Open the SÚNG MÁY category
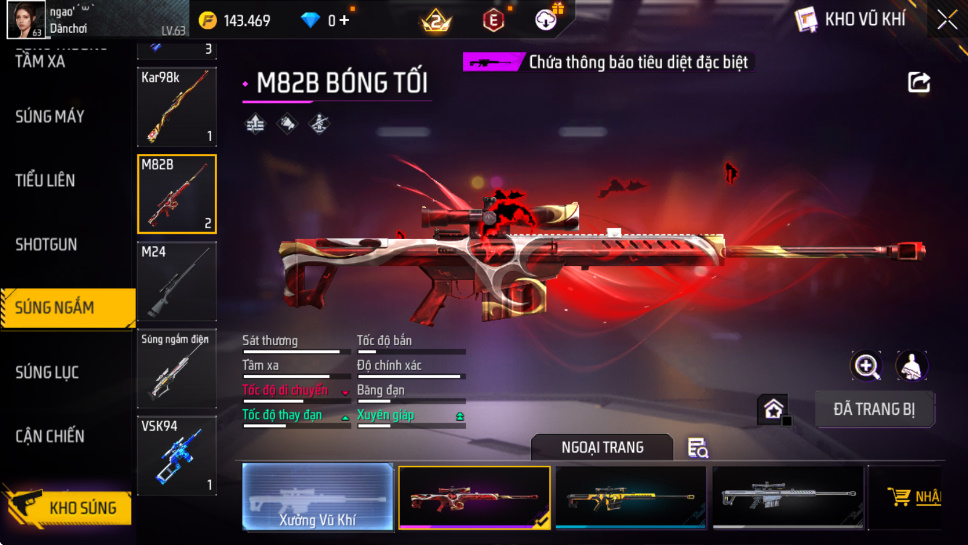The height and width of the screenshot is (545, 968). pos(50,117)
